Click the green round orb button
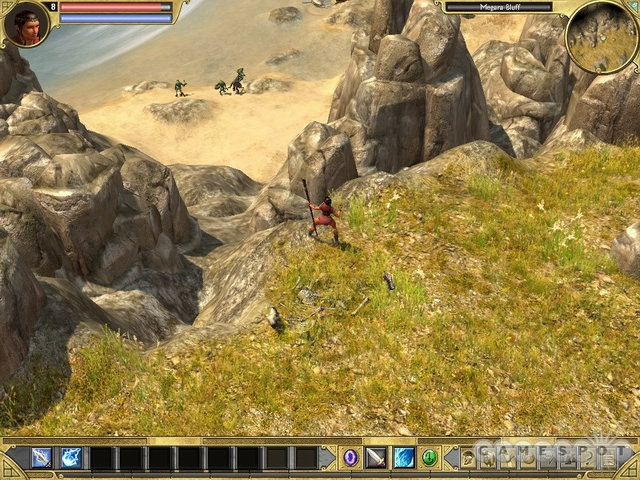Viewport: 640px width, 480px height. tap(429, 458)
